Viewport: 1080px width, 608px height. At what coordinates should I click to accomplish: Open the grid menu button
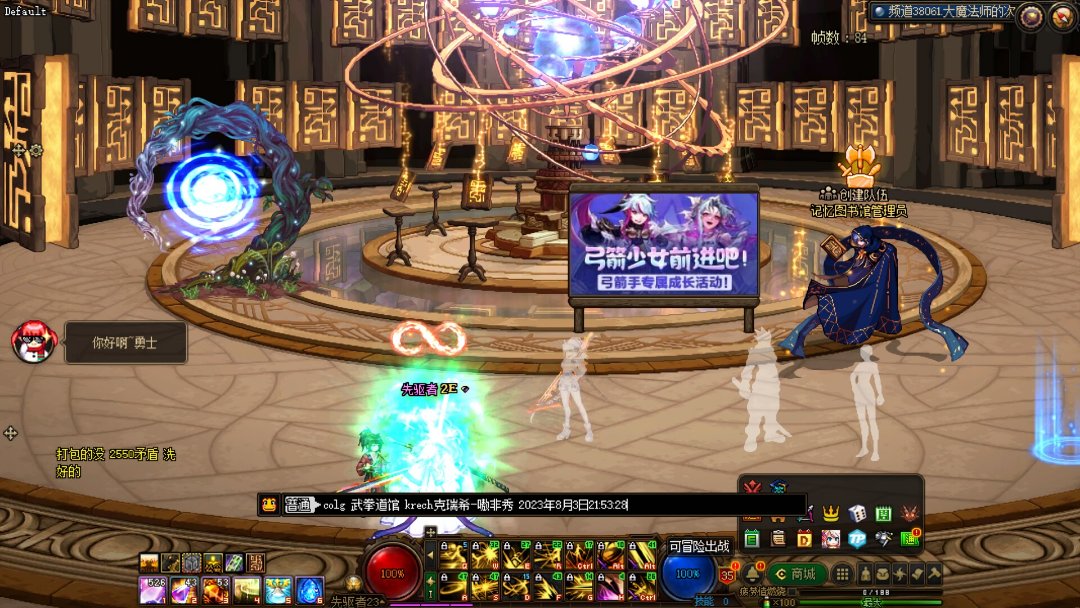coord(843,574)
